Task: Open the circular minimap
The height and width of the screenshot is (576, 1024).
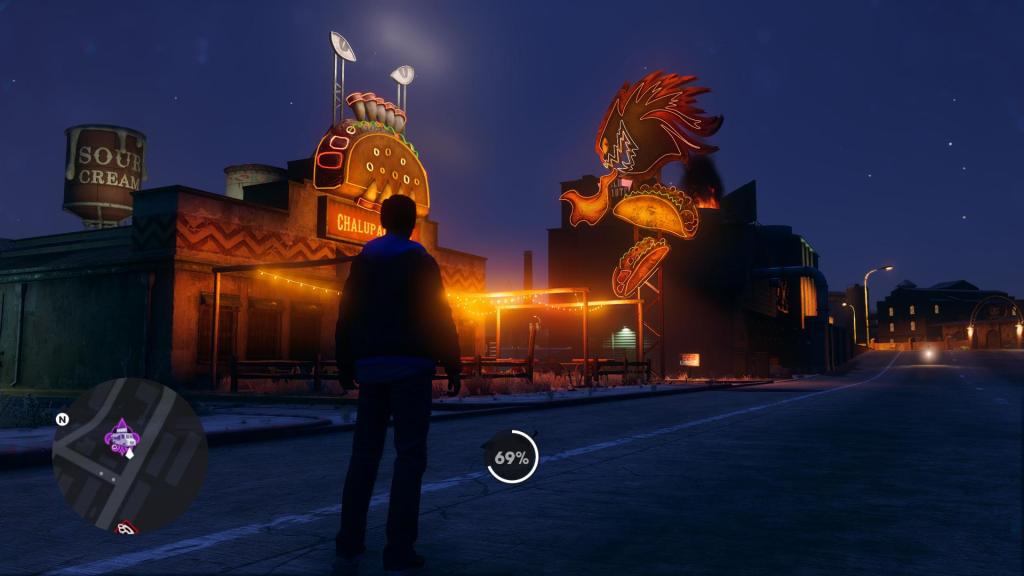Action: 130,455
